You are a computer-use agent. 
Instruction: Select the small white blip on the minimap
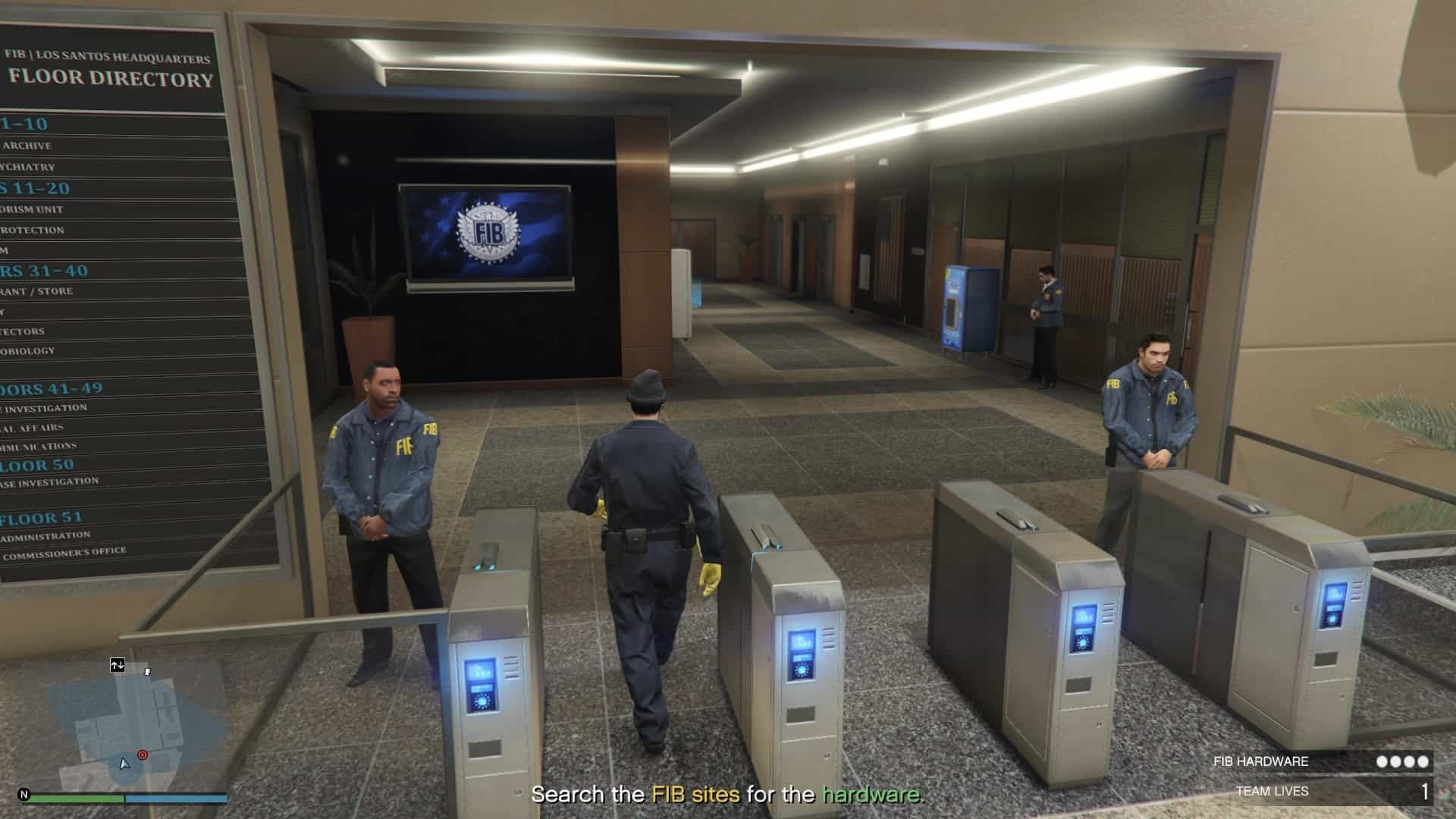coord(147,672)
